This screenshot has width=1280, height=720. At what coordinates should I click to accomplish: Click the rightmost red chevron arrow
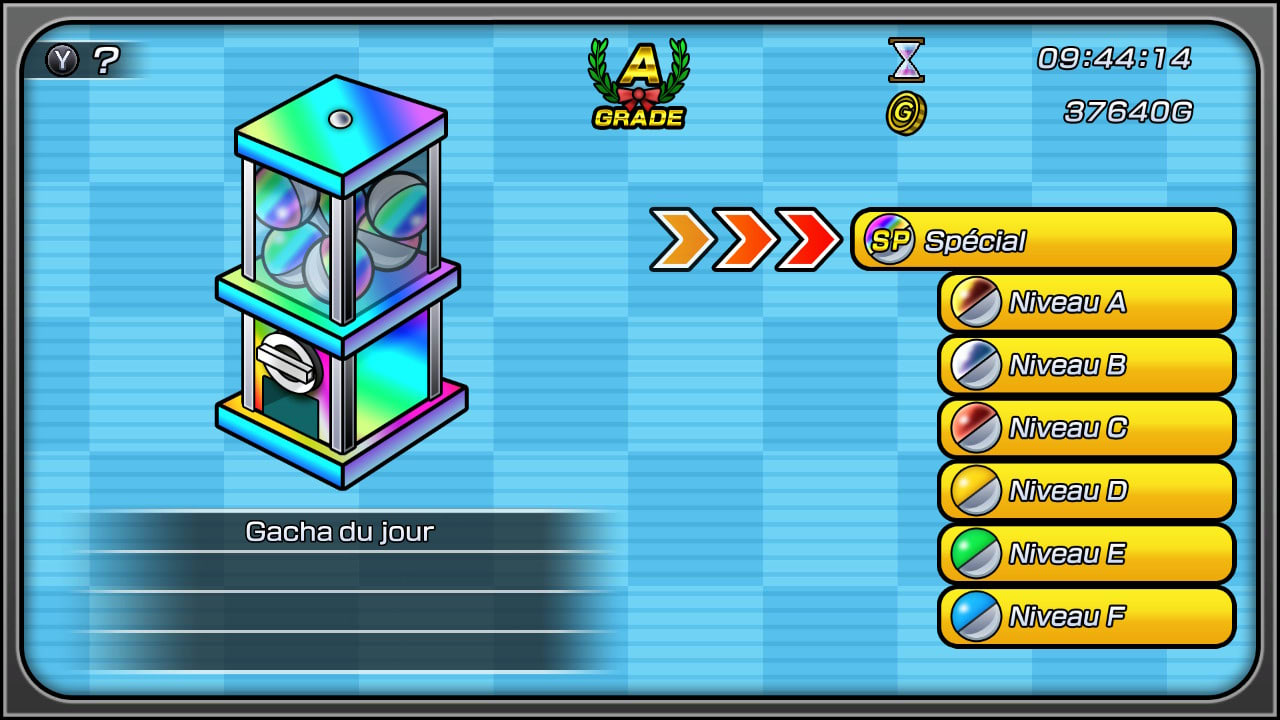pos(810,239)
